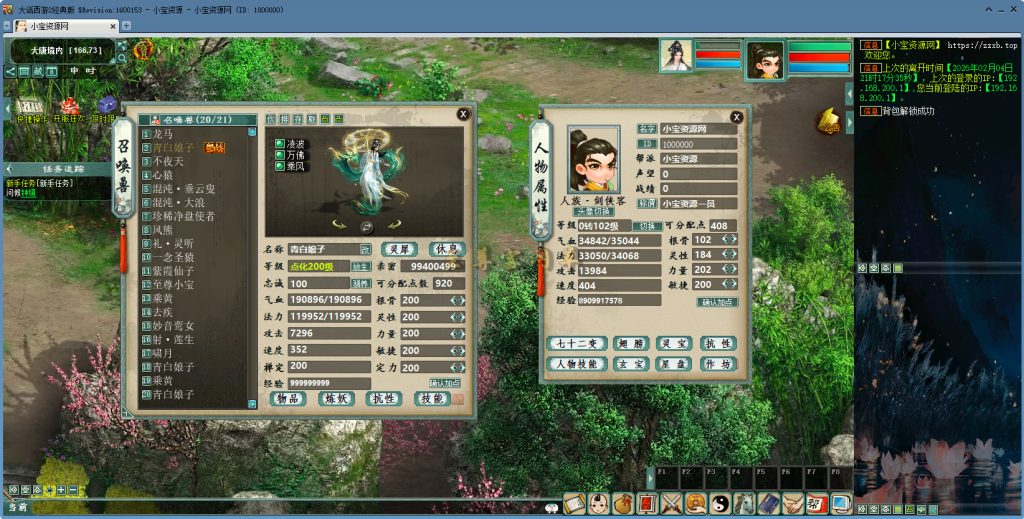Click the 休息 rest button
This screenshot has width=1024, height=519.
coord(446,249)
